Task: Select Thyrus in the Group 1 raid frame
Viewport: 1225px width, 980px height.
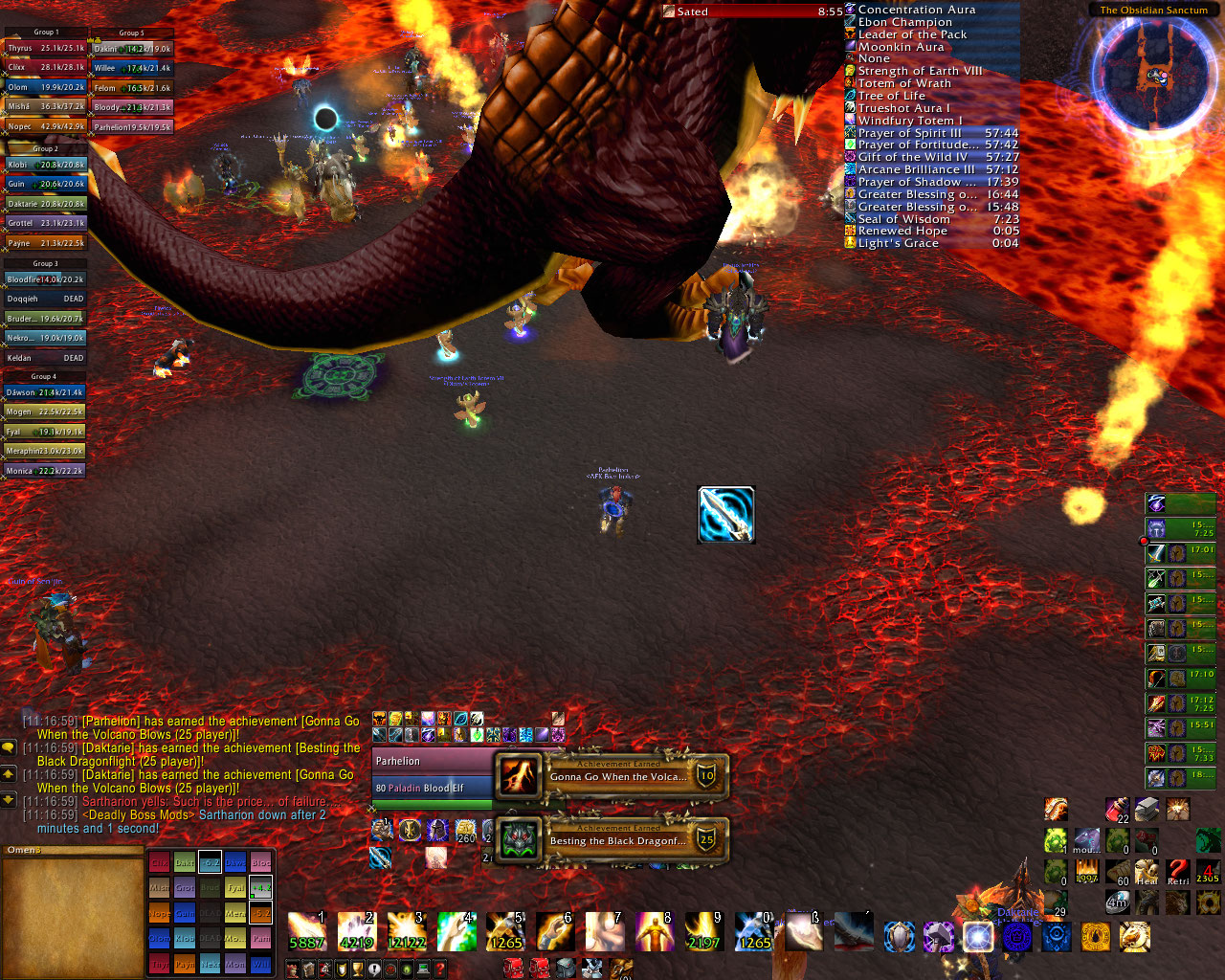Action: [46, 48]
